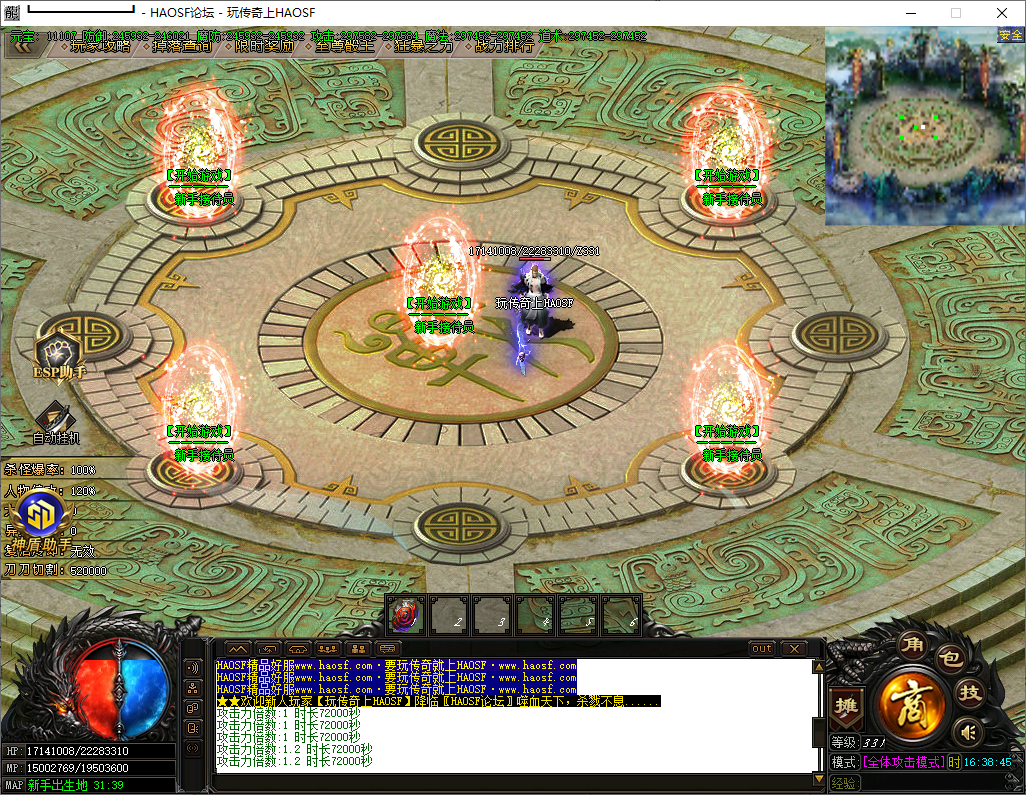
Task: Click the chat panel OUT button
Action: 762,649
